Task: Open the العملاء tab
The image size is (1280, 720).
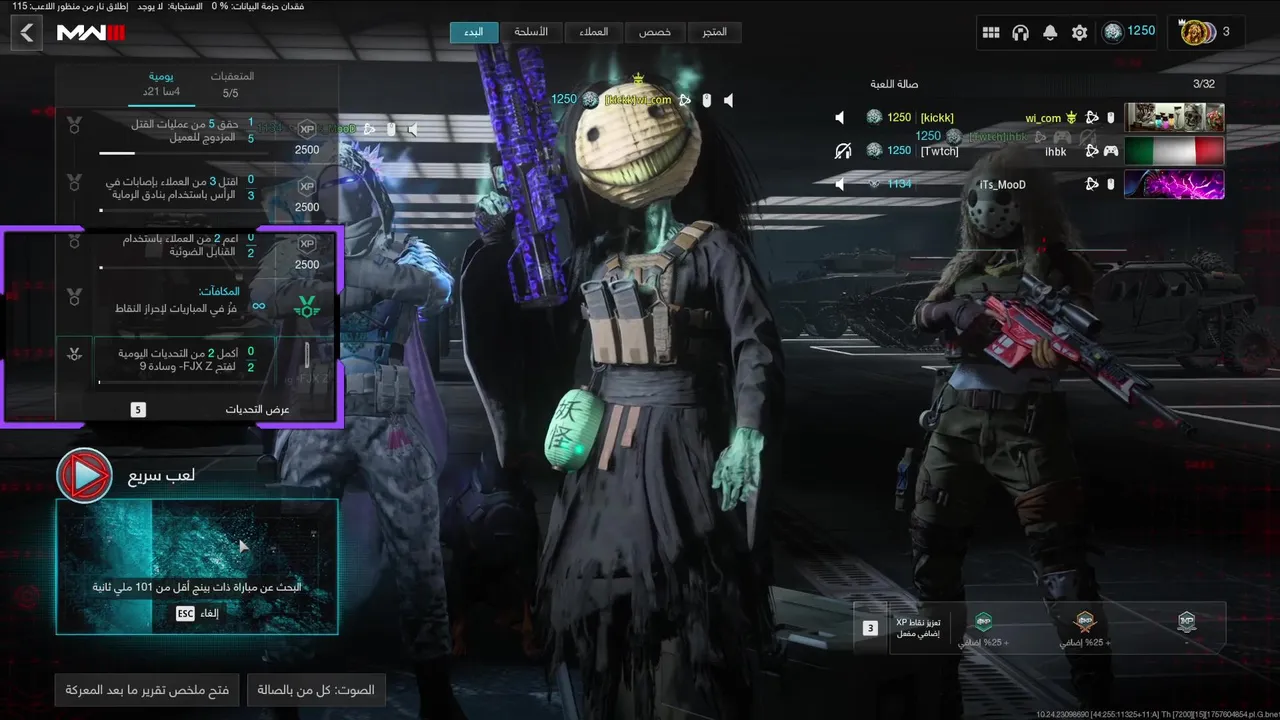Action: 594,32
